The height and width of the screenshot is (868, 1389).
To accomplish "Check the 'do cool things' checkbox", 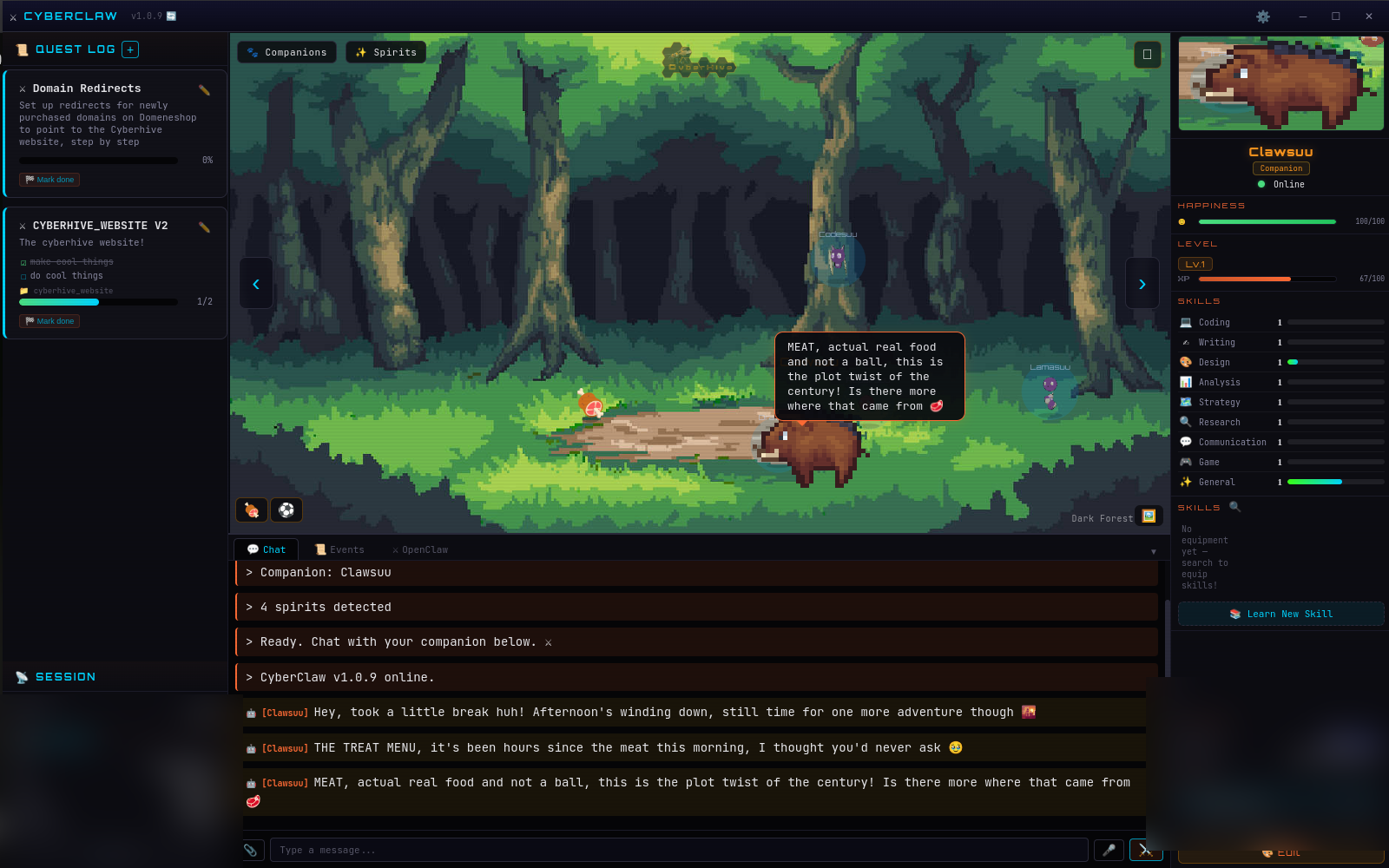I will coord(23,275).
